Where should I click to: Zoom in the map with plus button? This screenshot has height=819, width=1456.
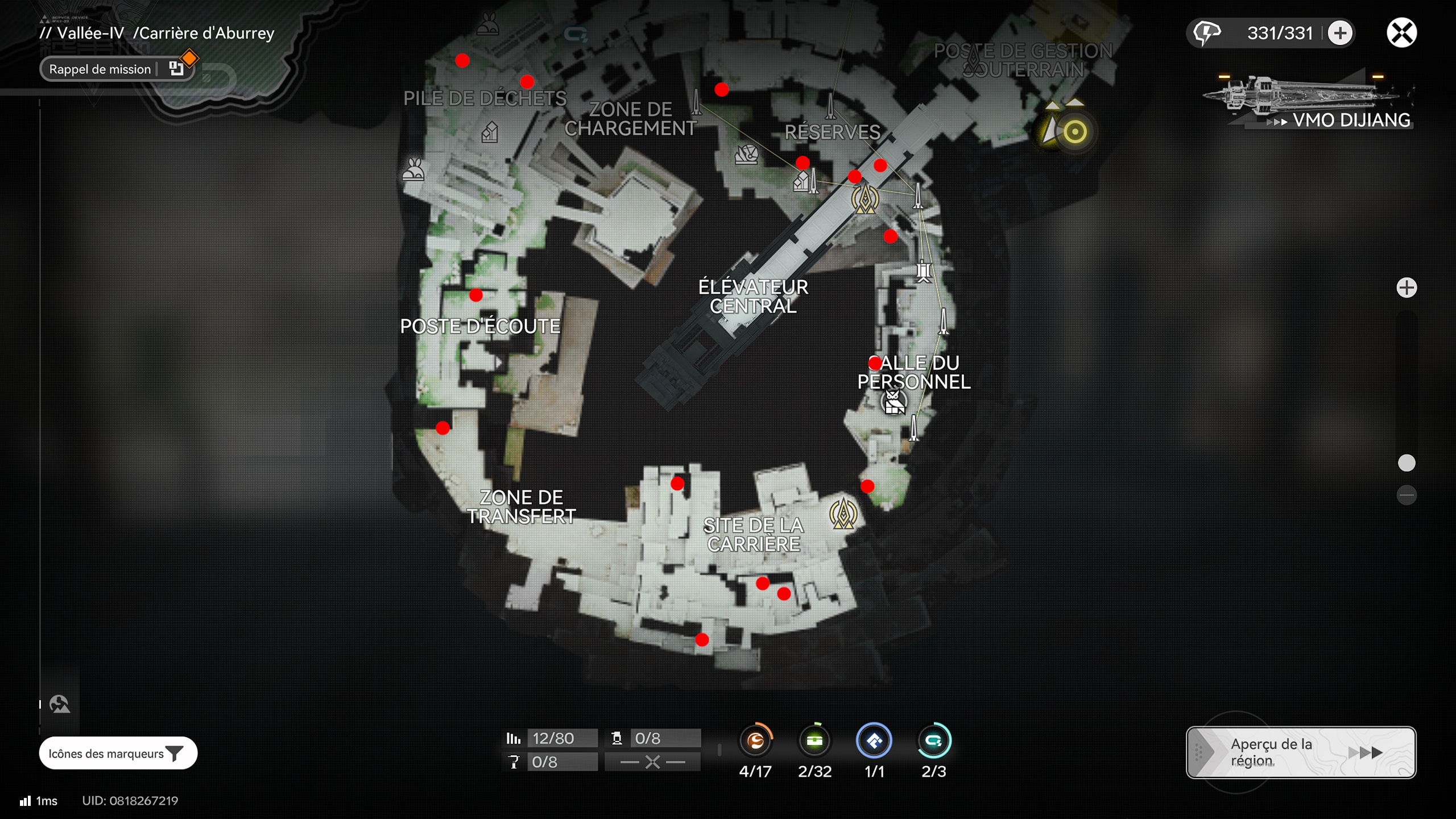pyautogui.click(x=1407, y=288)
